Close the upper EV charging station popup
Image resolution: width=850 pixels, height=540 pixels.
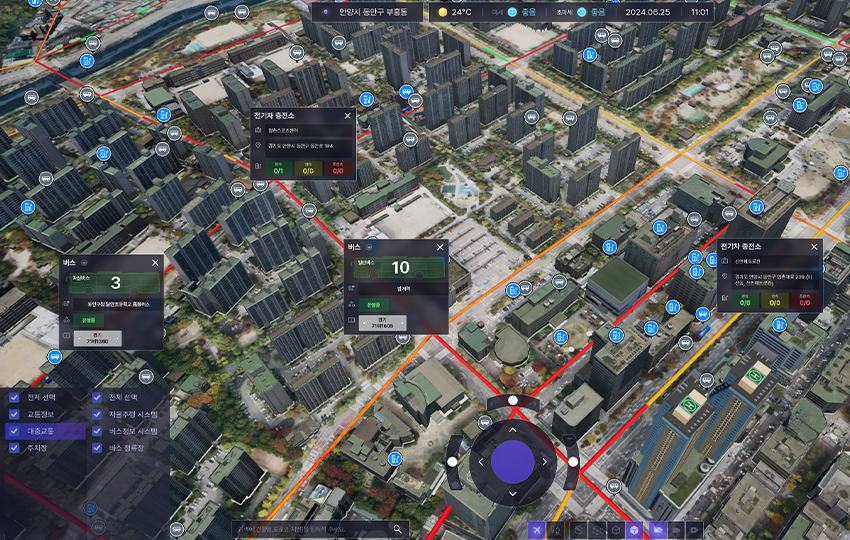pos(347,116)
